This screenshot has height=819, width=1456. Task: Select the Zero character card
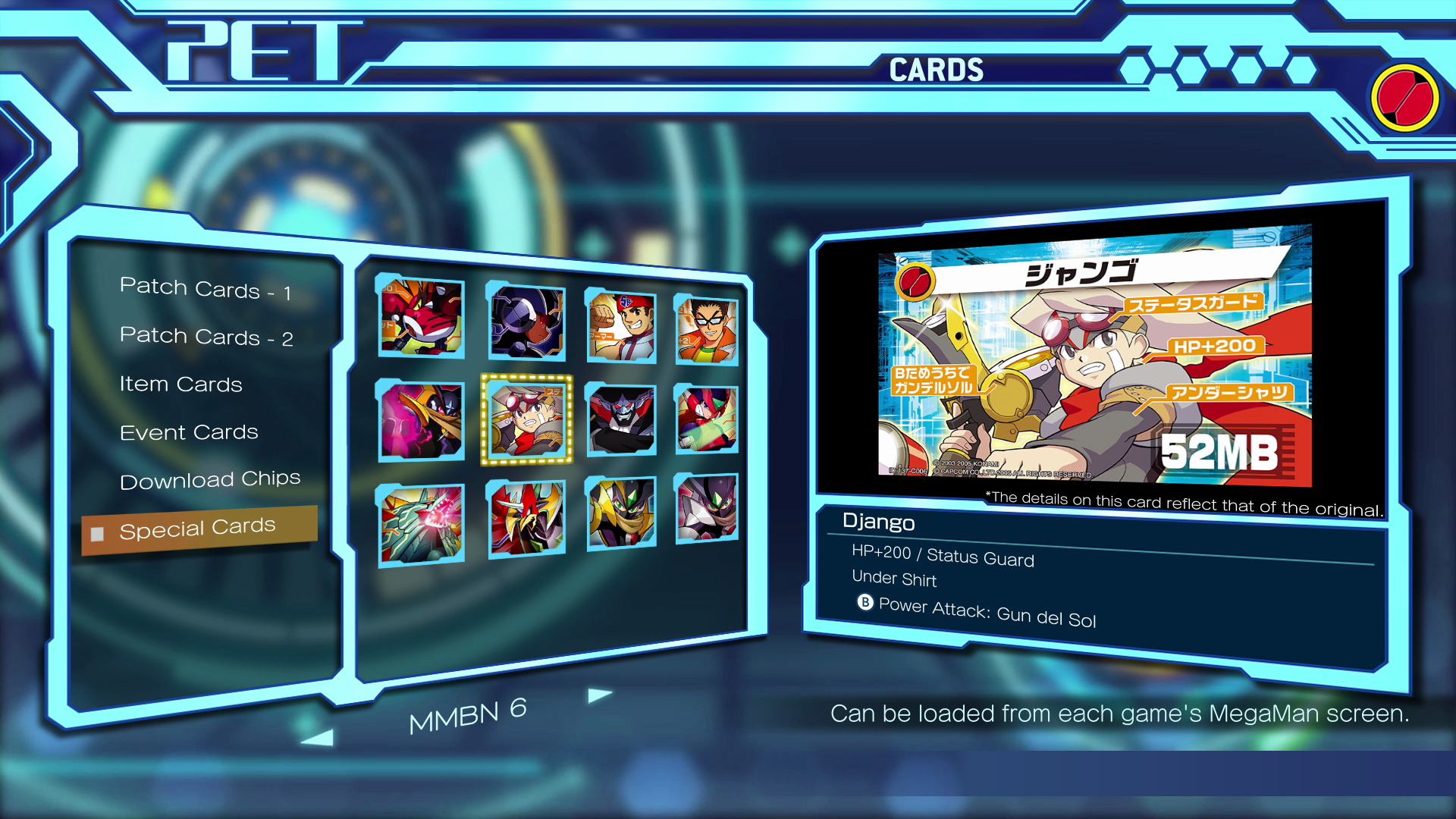[705, 419]
